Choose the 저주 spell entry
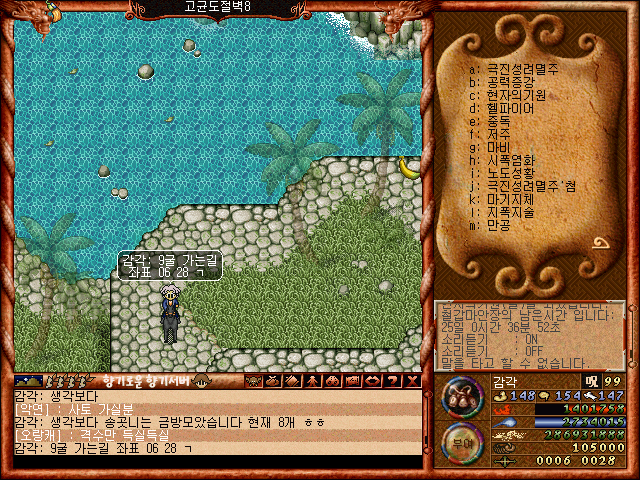 click(x=498, y=134)
